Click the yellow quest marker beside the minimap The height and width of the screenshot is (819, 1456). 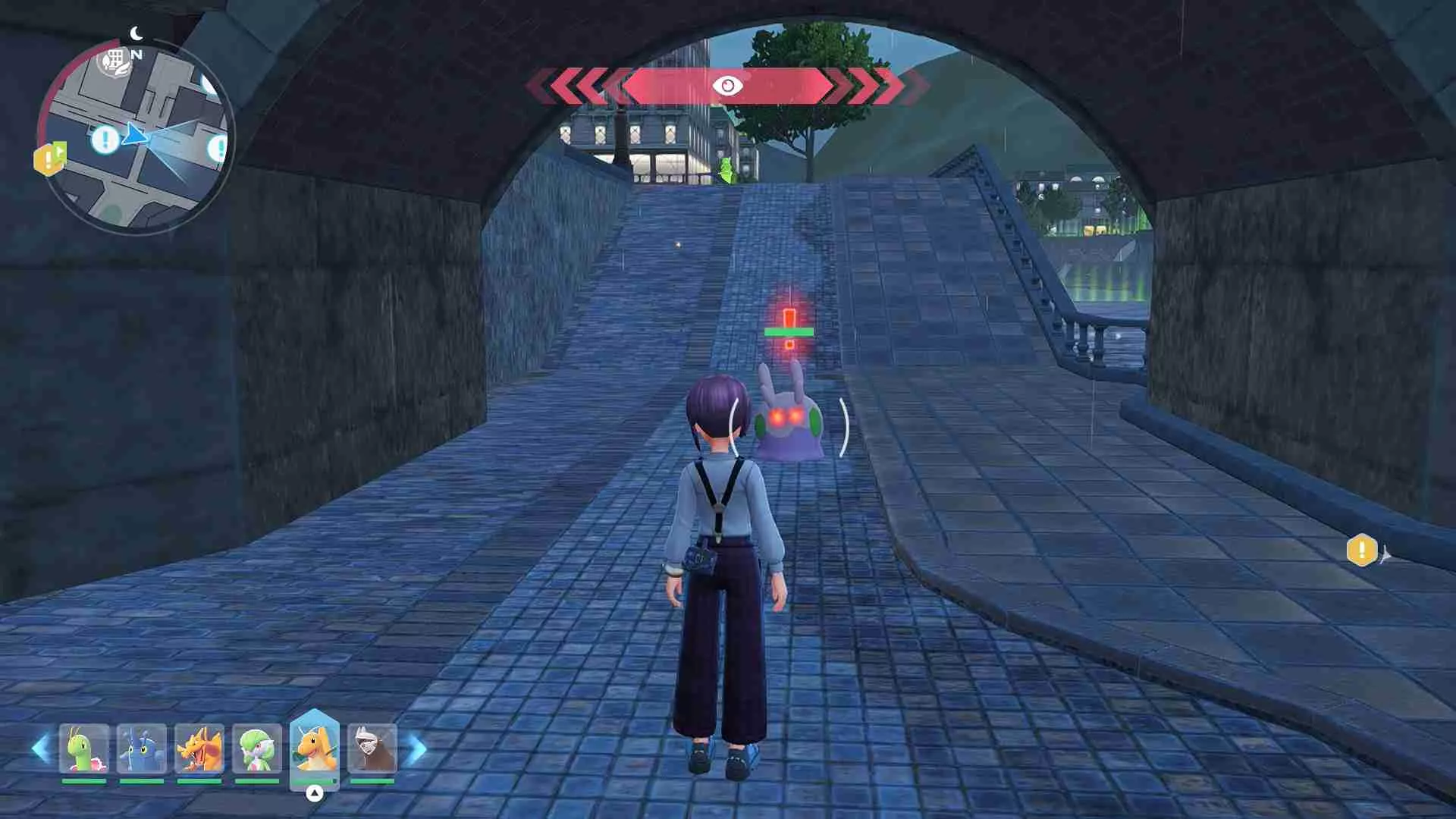coord(48,160)
